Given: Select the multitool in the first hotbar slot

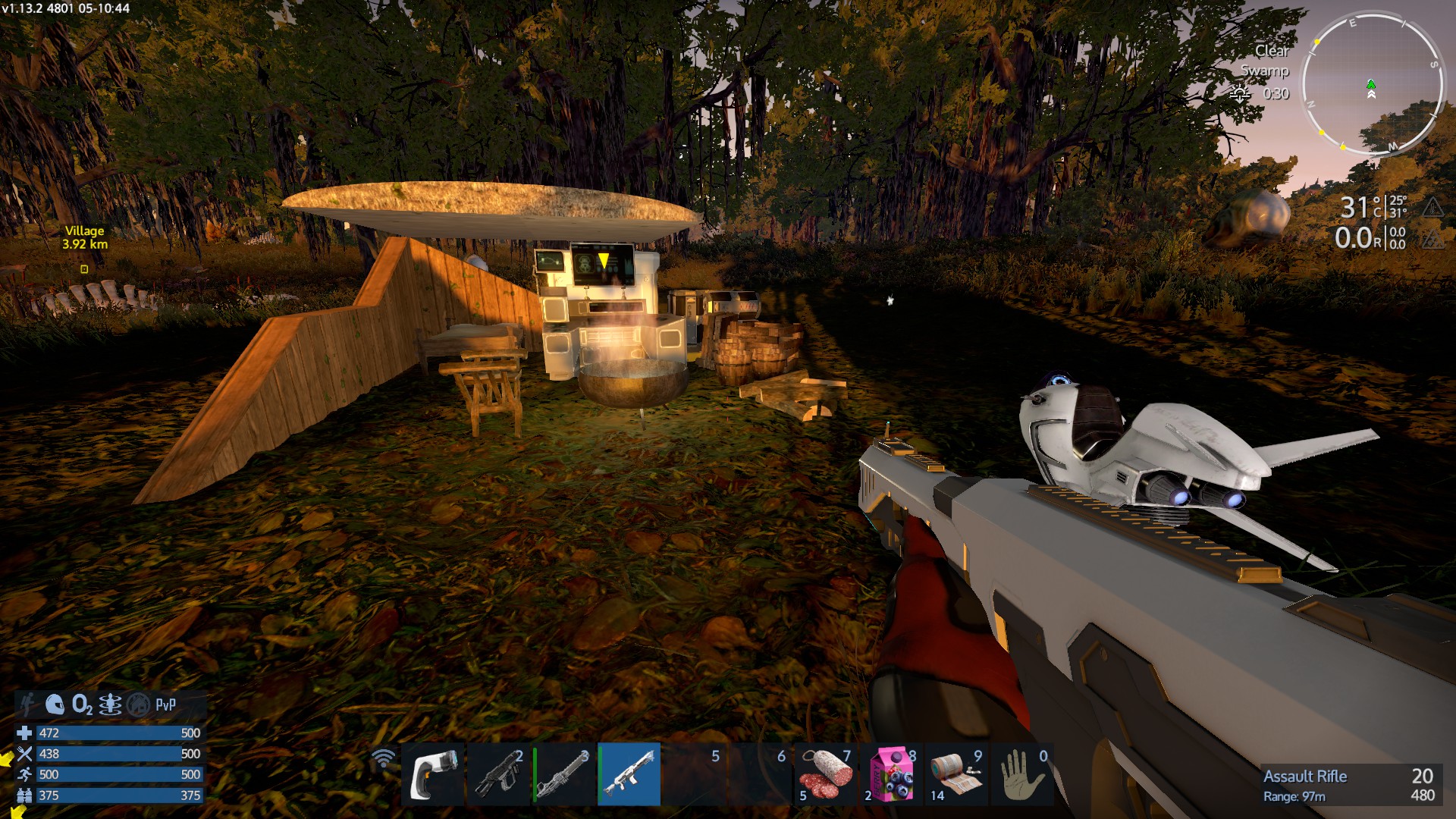Looking at the screenshot, I should point(433,774).
